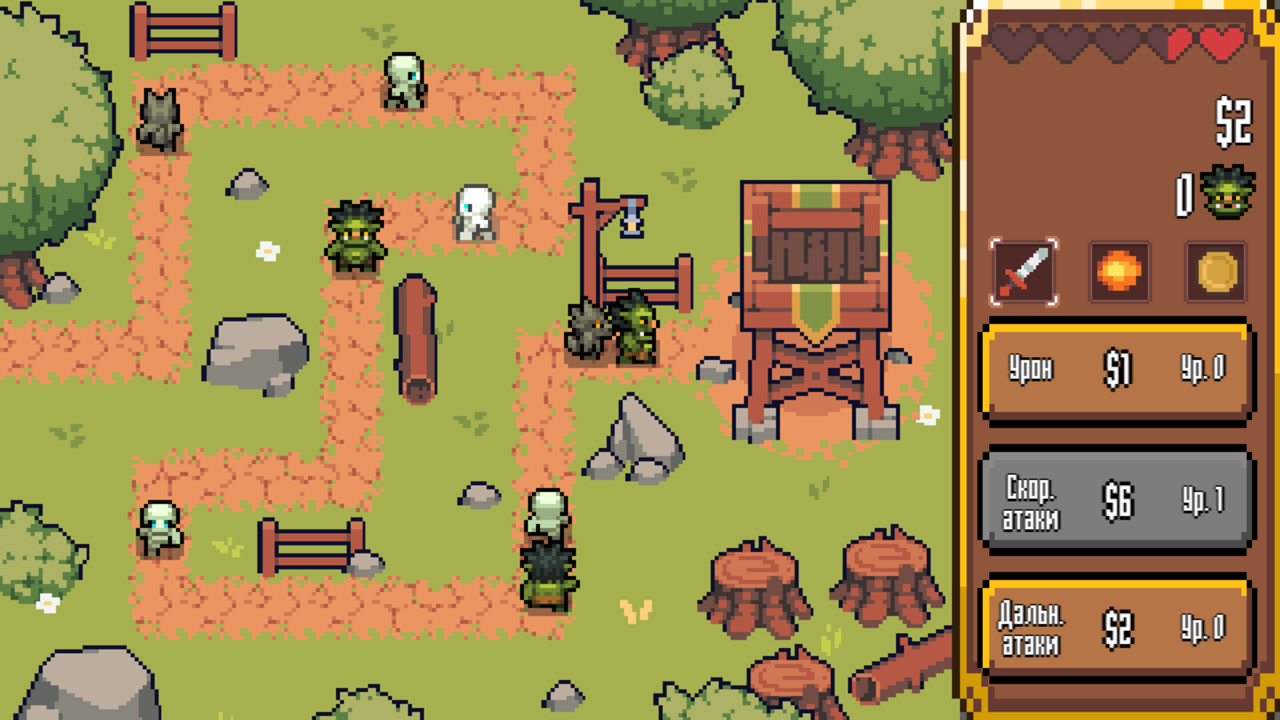The width and height of the screenshot is (1280, 720).
Task: Click the green orc standing mid-path
Action: click(x=357, y=235)
